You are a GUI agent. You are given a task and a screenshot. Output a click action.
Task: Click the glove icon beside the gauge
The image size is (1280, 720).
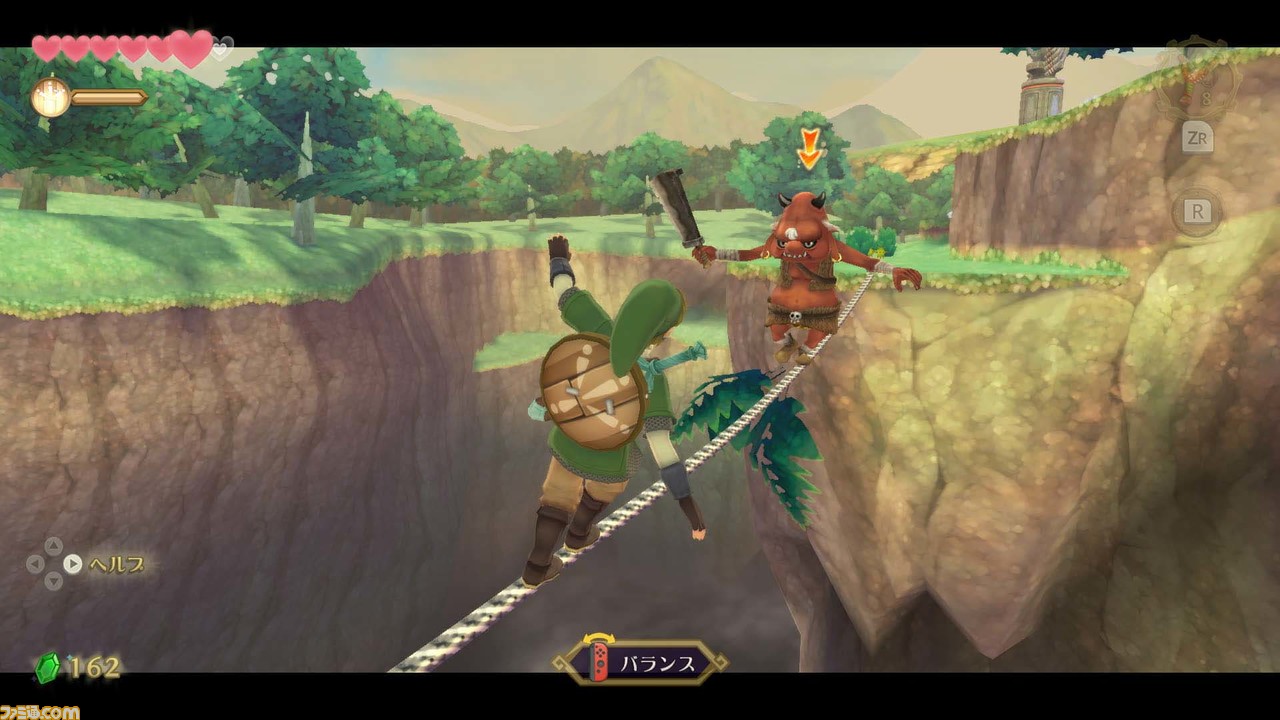[50, 97]
